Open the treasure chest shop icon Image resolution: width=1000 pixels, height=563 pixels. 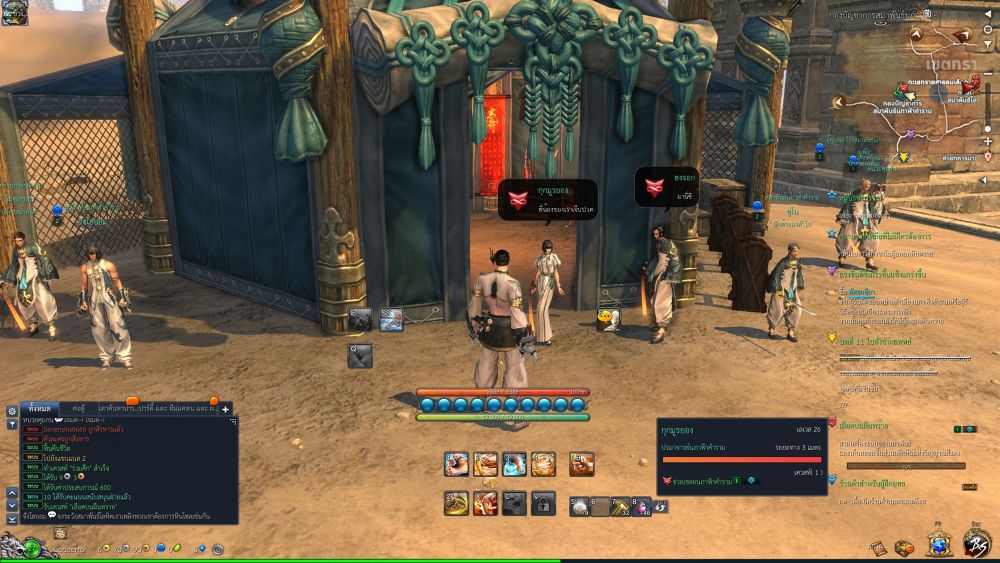pos(905,547)
